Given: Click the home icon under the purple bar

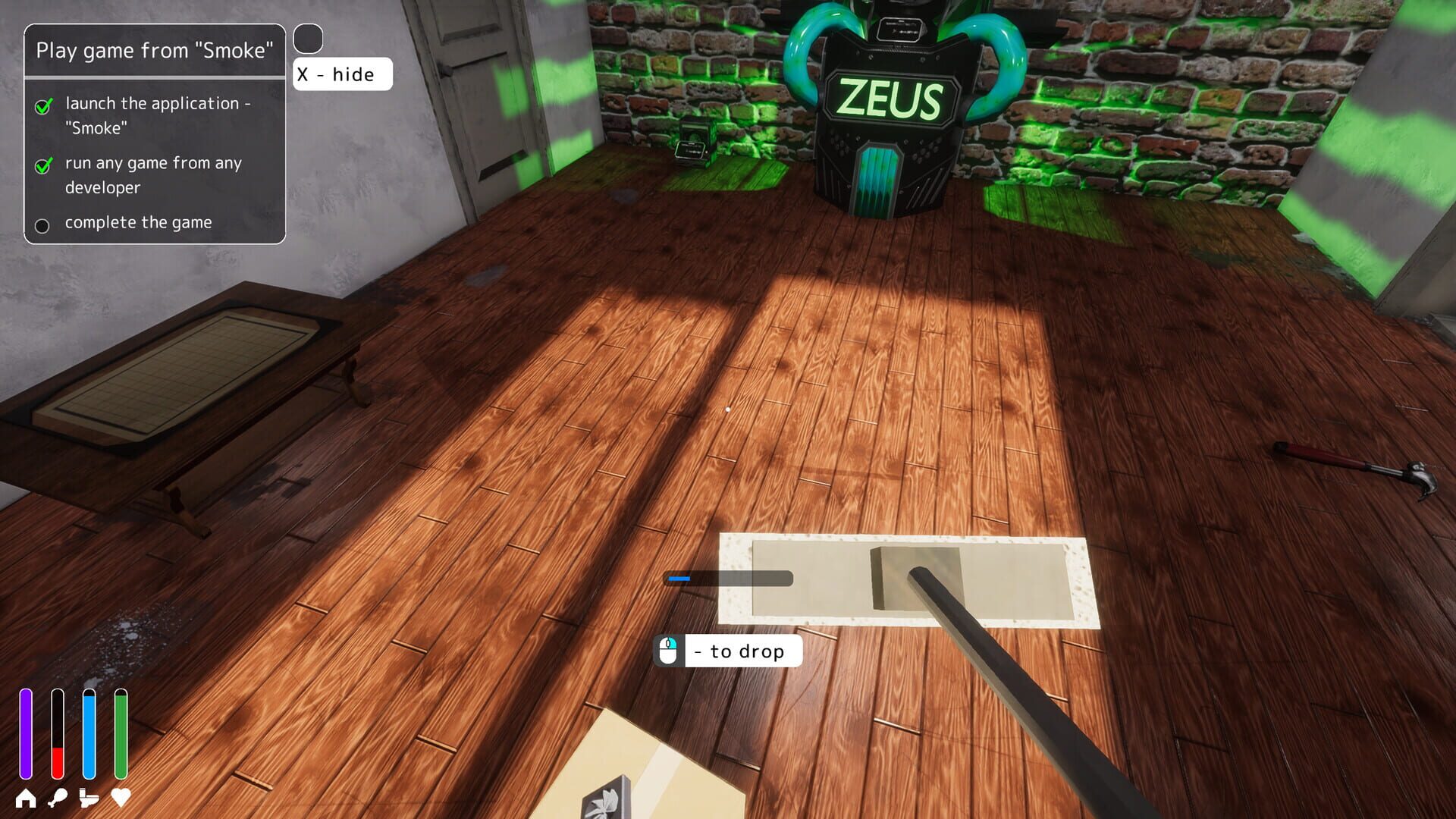Looking at the screenshot, I should 25,798.
